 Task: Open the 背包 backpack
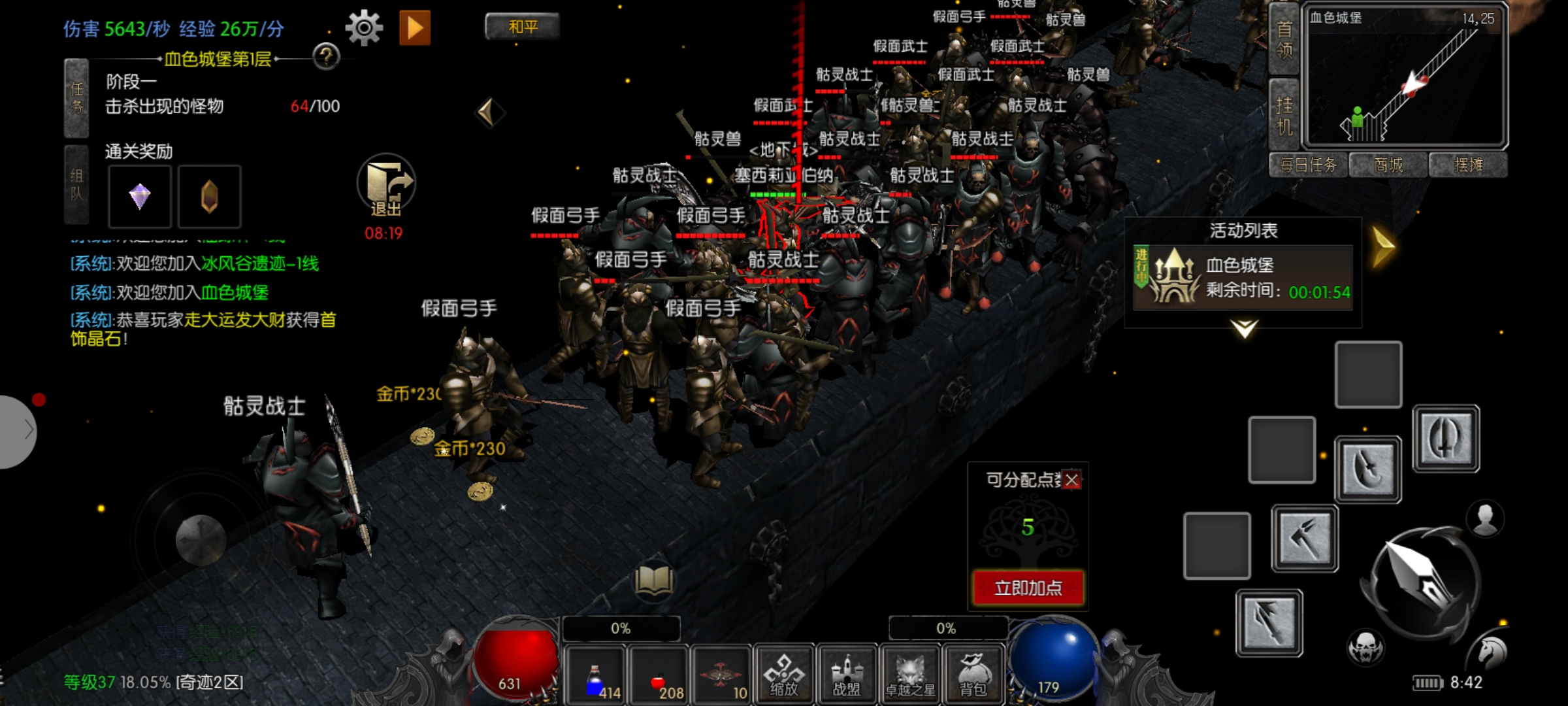pyautogui.click(x=973, y=675)
